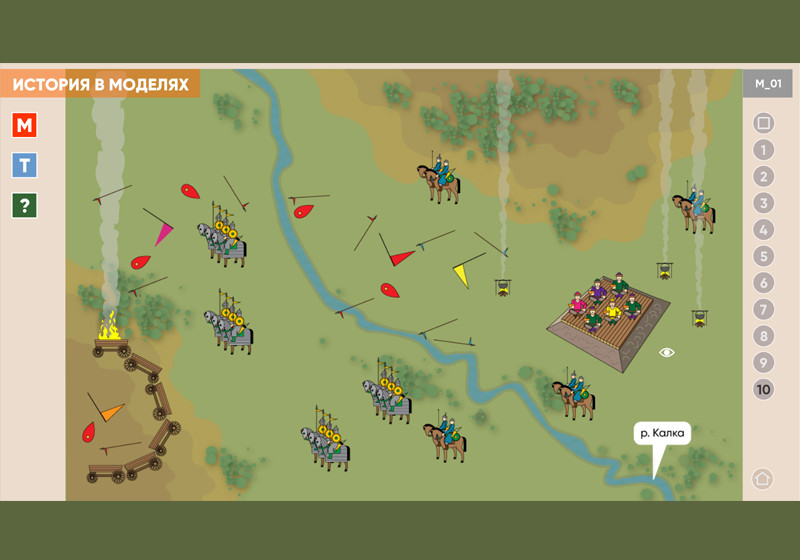Open step 8 of the model
This screenshot has width=800, height=560.
pos(764,336)
